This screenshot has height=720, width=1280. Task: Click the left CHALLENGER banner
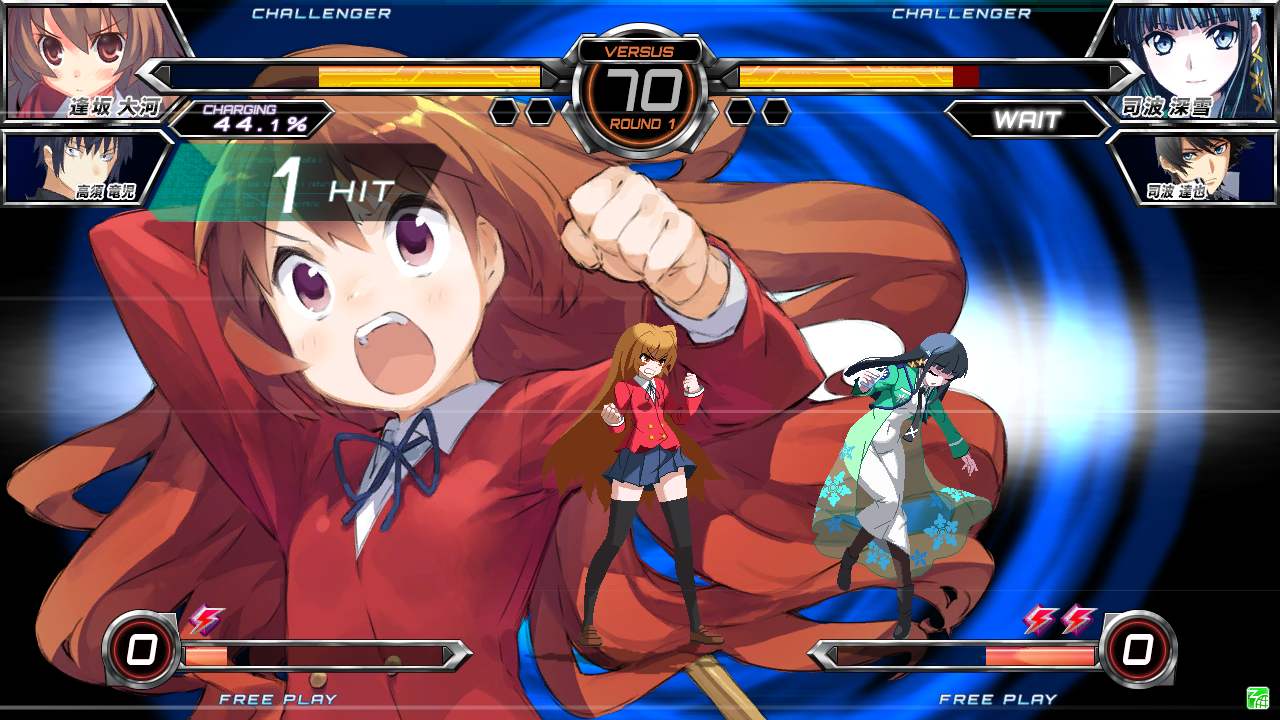pyautogui.click(x=320, y=13)
